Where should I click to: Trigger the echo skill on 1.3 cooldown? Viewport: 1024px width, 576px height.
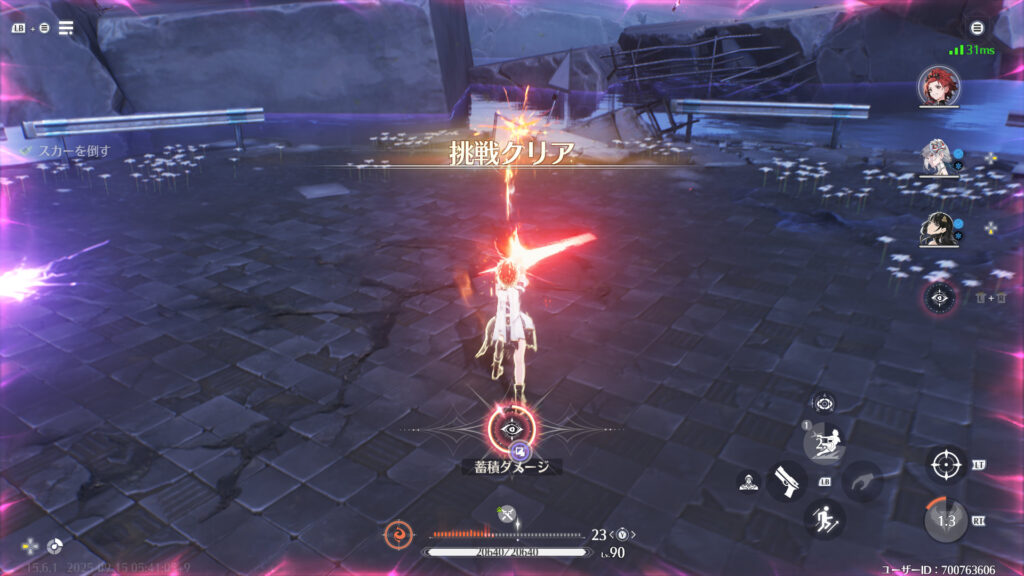tap(945, 520)
